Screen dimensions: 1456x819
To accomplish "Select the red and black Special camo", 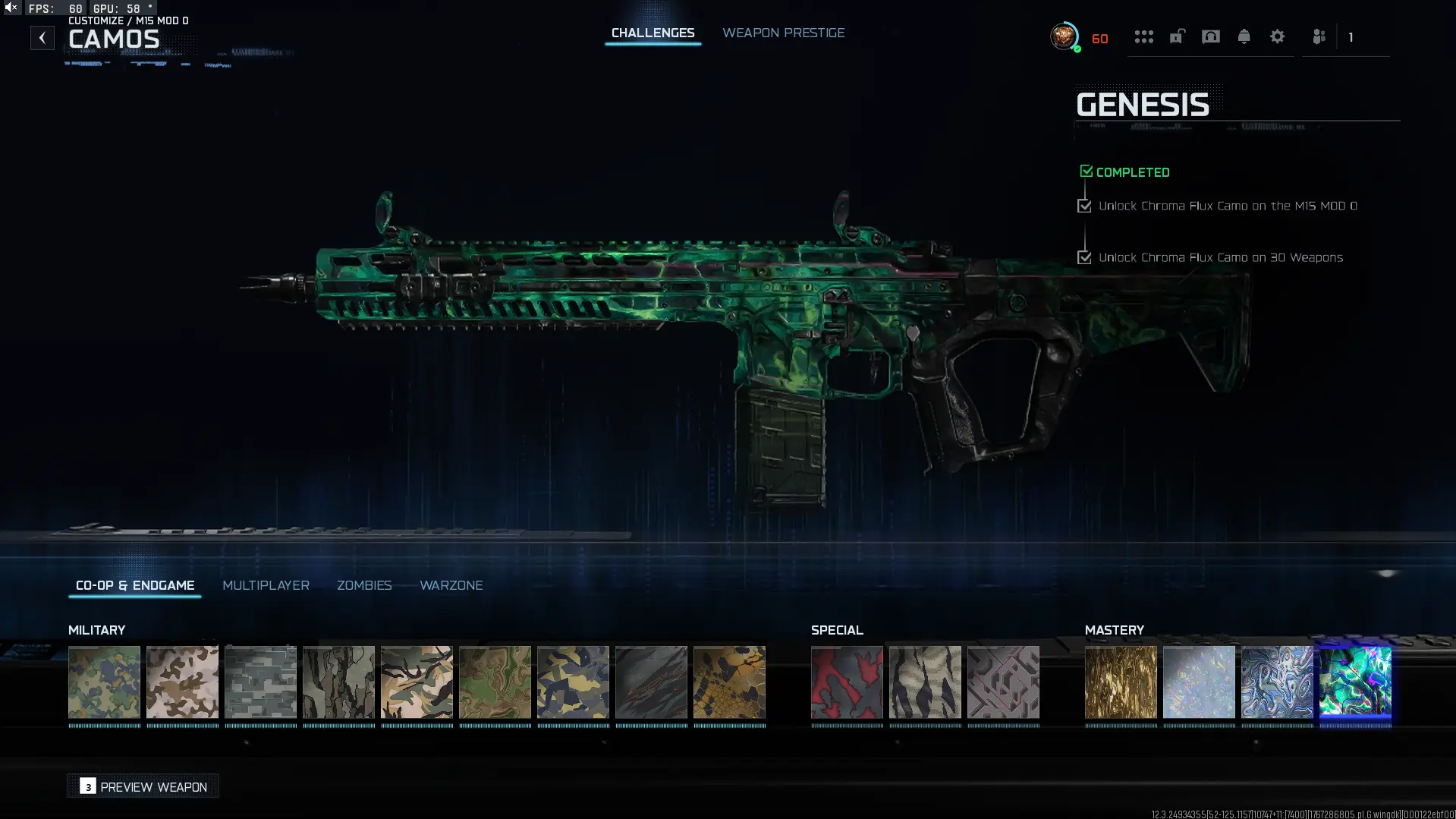I will [847, 682].
